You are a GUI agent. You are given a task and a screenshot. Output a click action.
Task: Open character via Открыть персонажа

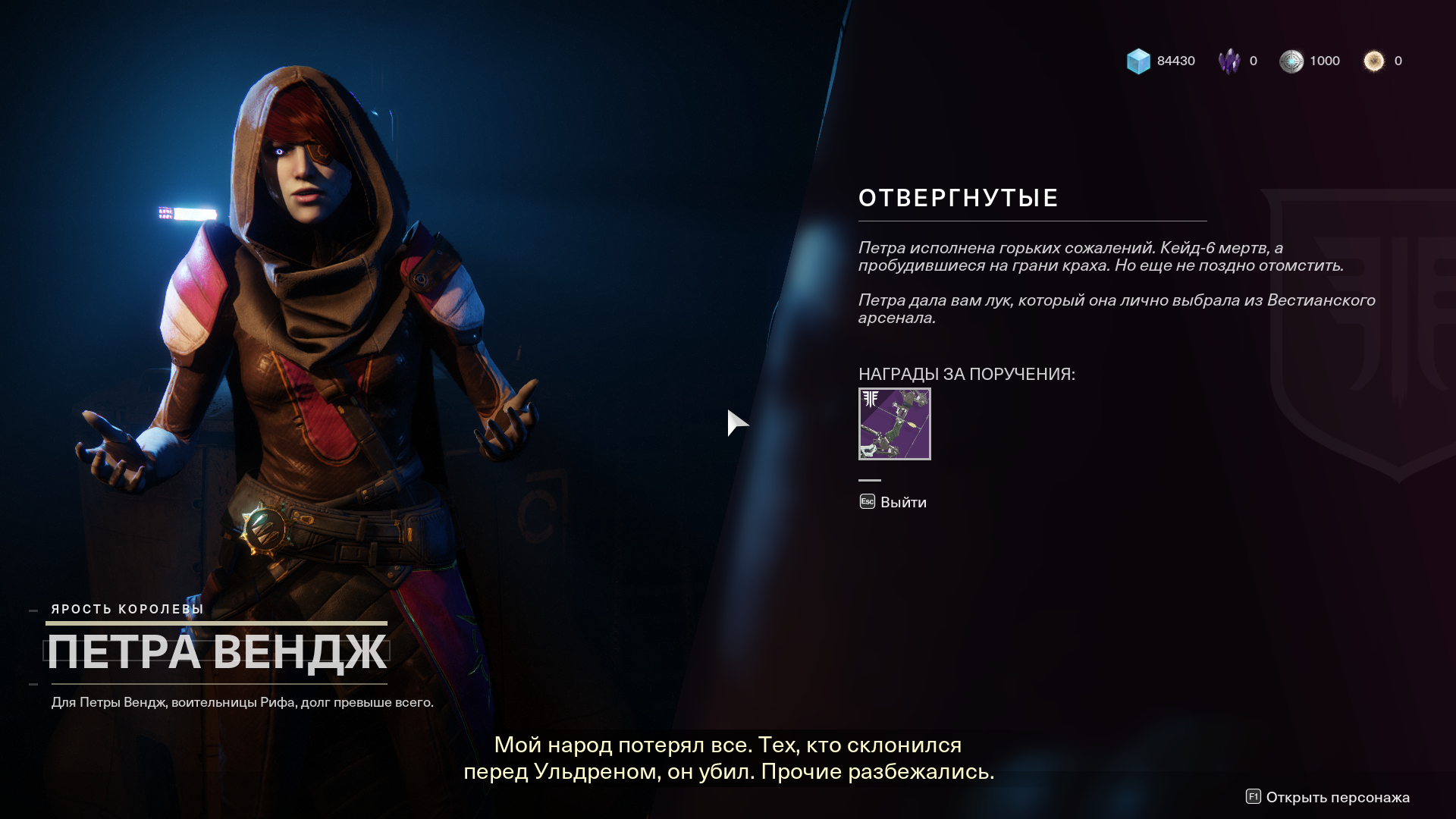tap(1329, 797)
